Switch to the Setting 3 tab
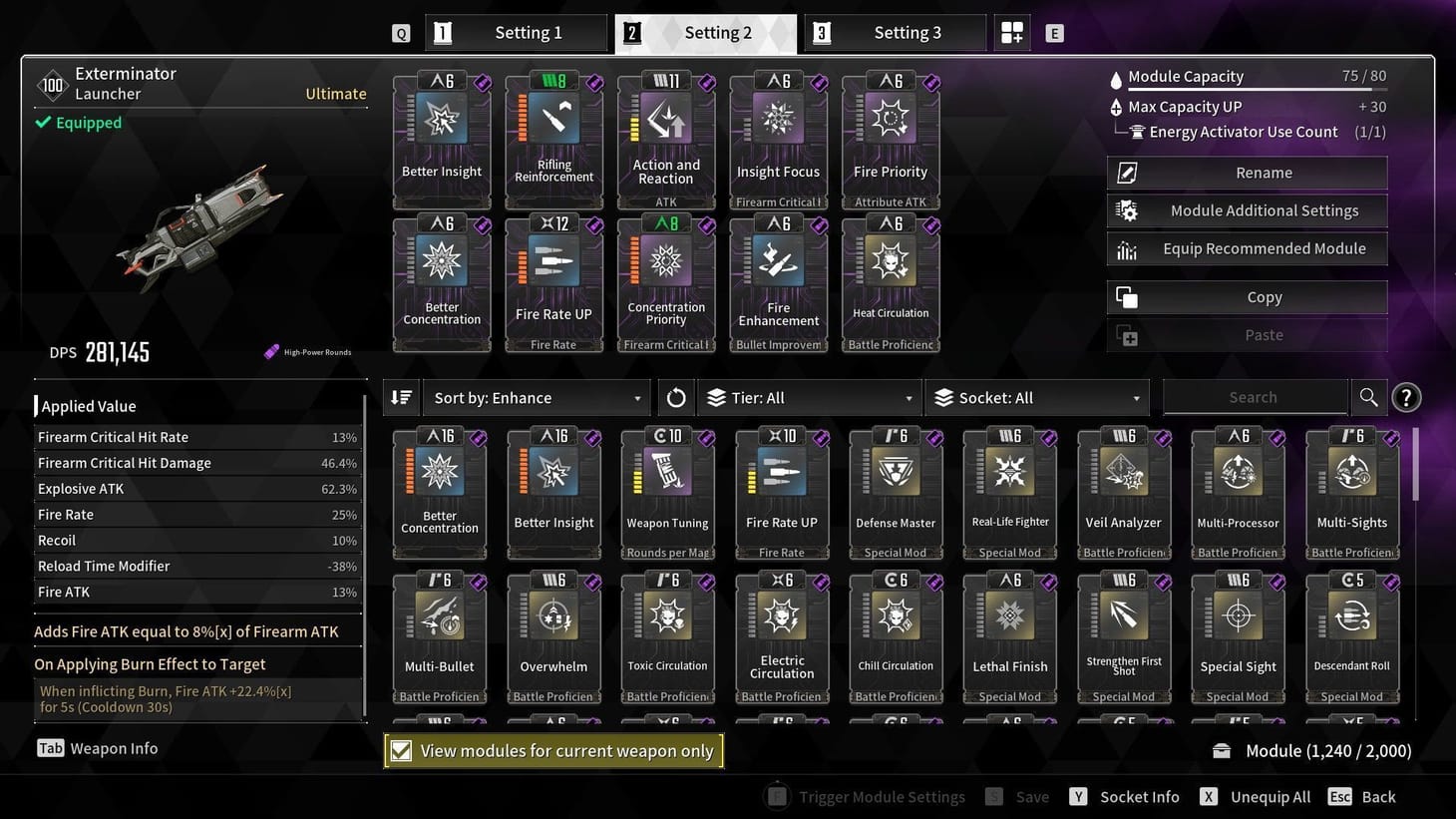This screenshot has height=819, width=1456. tap(895, 32)
